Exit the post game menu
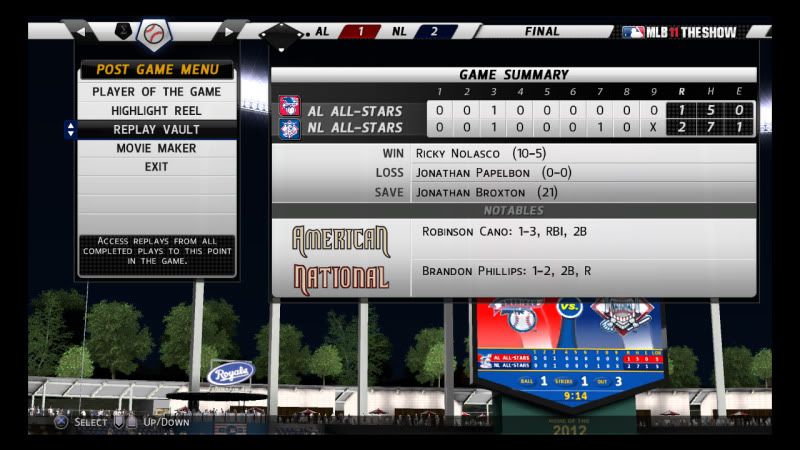This screenshot has height=450, width=800. (x=156, y=167)
